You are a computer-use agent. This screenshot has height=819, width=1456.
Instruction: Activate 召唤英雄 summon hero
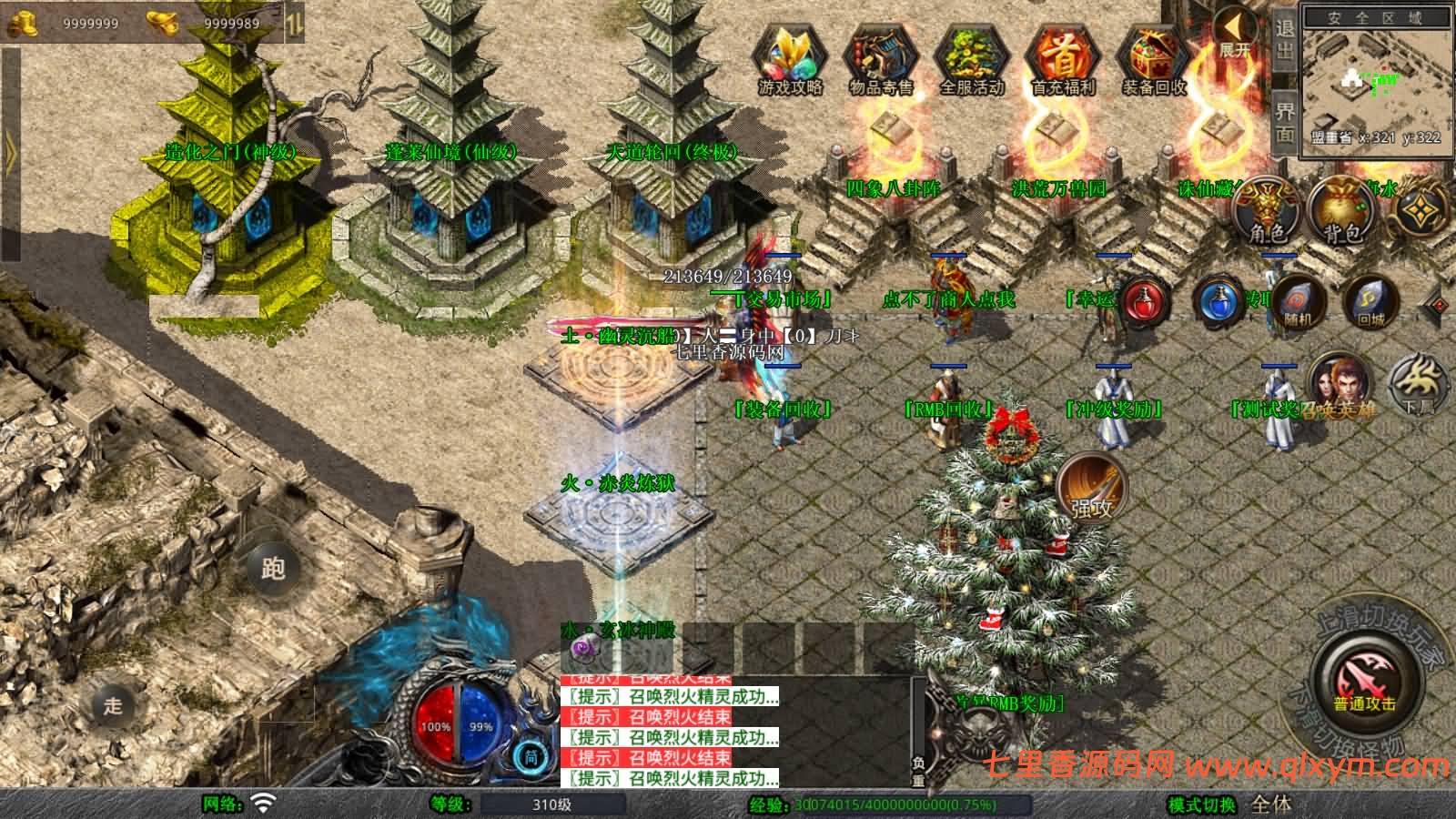[1339, 387]
